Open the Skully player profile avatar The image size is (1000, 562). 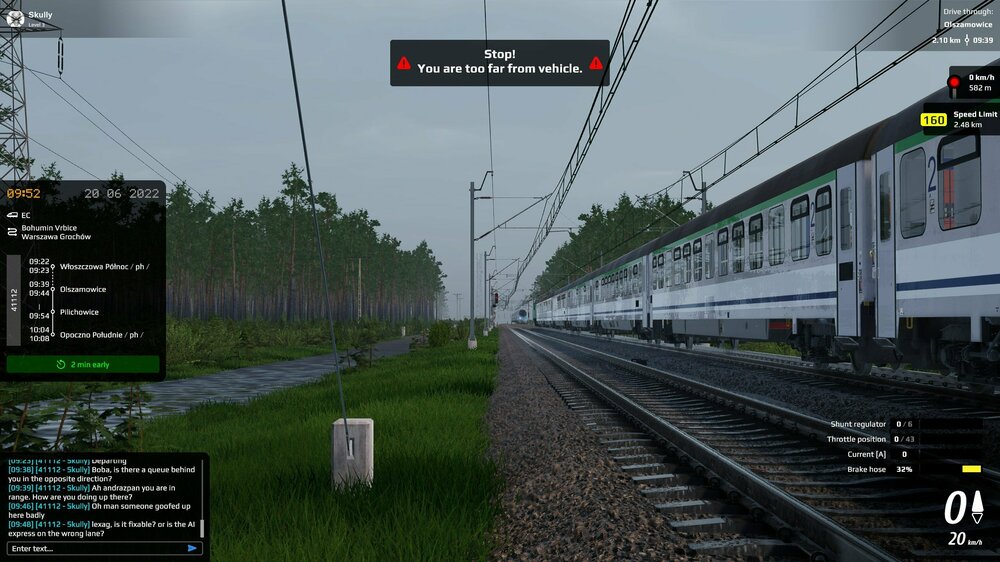point(15,17)
